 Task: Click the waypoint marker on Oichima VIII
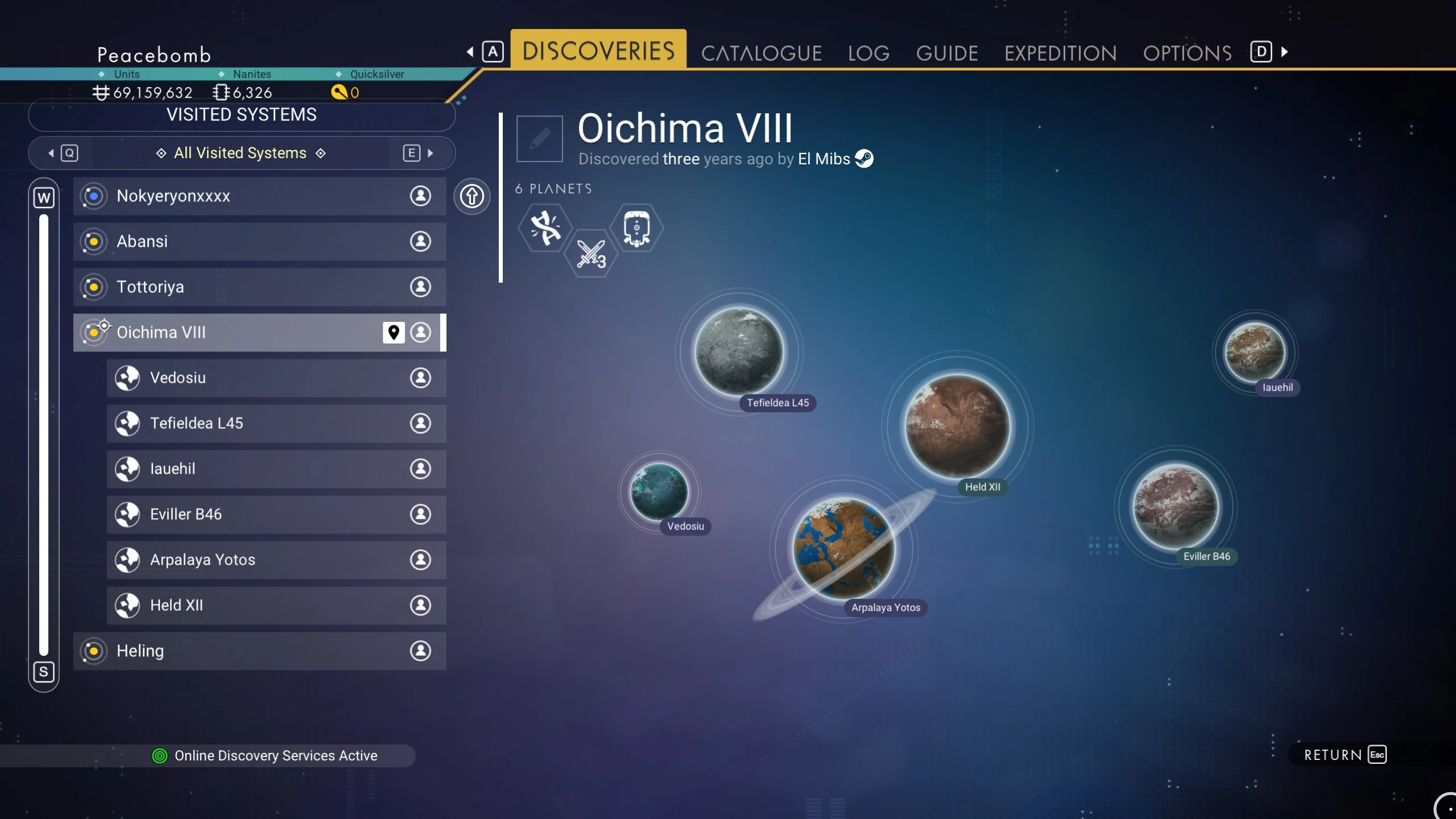tap(394, 332)
